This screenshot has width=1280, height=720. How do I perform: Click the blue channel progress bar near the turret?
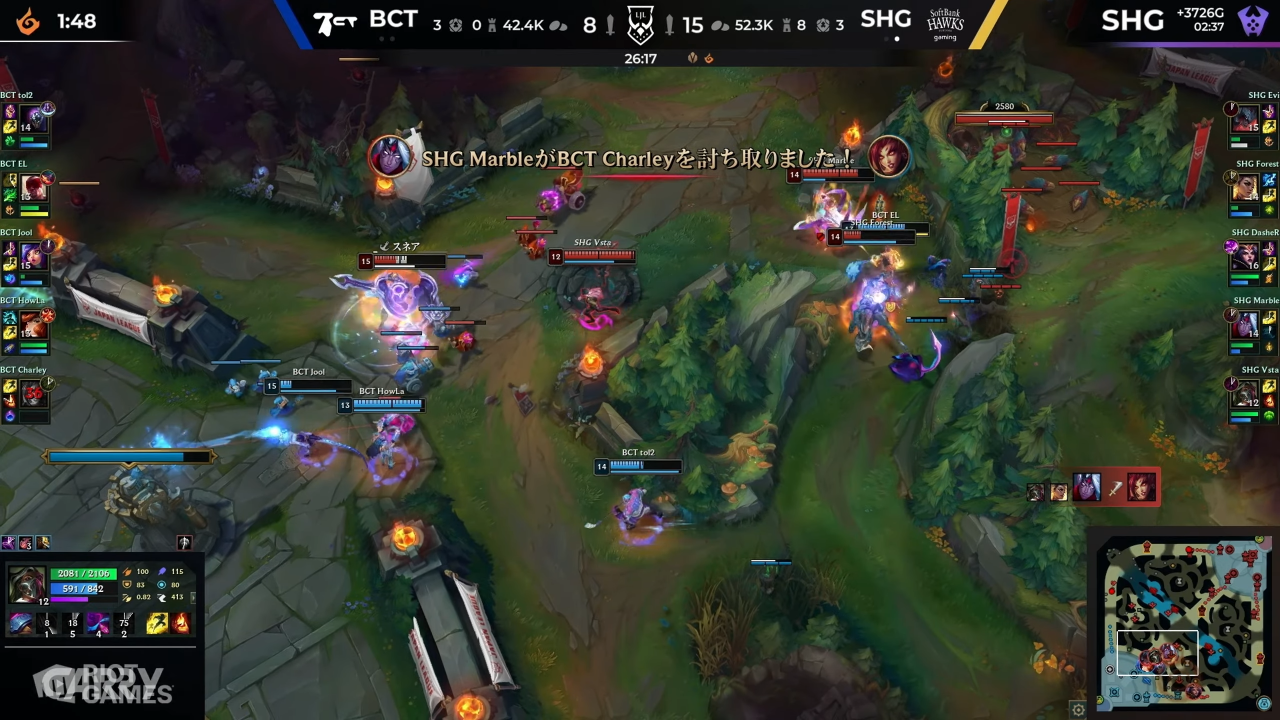[x=130, y=457]
